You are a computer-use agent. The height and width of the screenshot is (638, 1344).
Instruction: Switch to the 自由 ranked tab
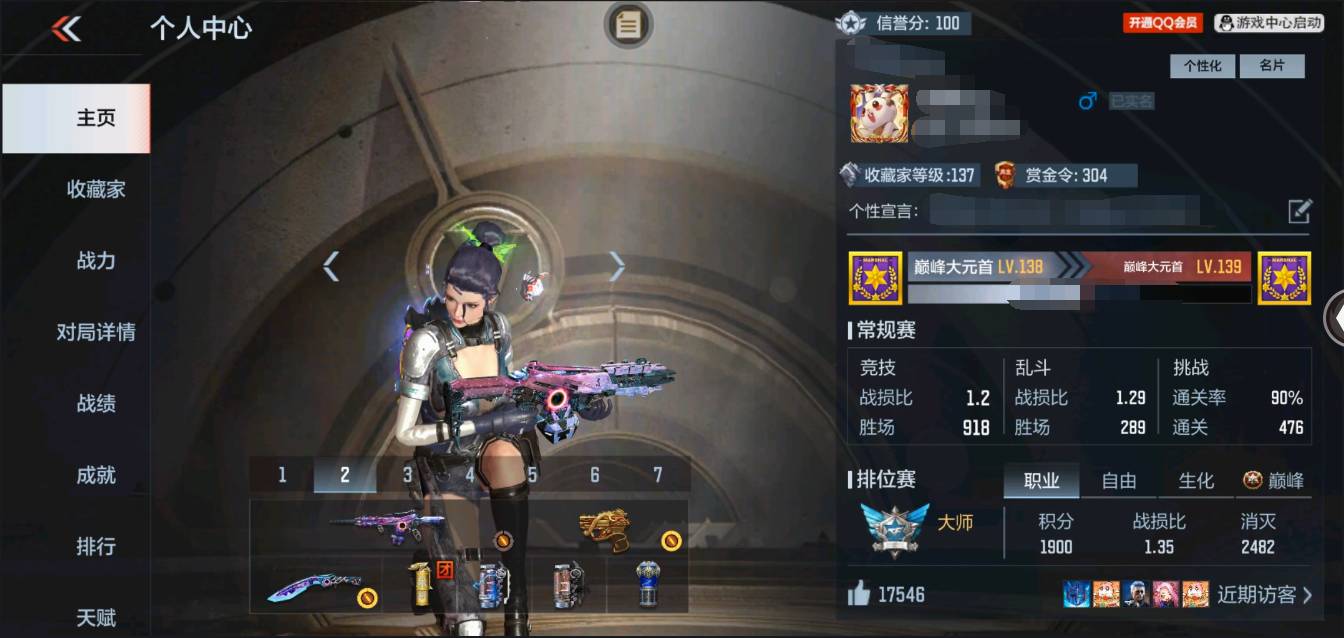click(x=1119, y=481)
